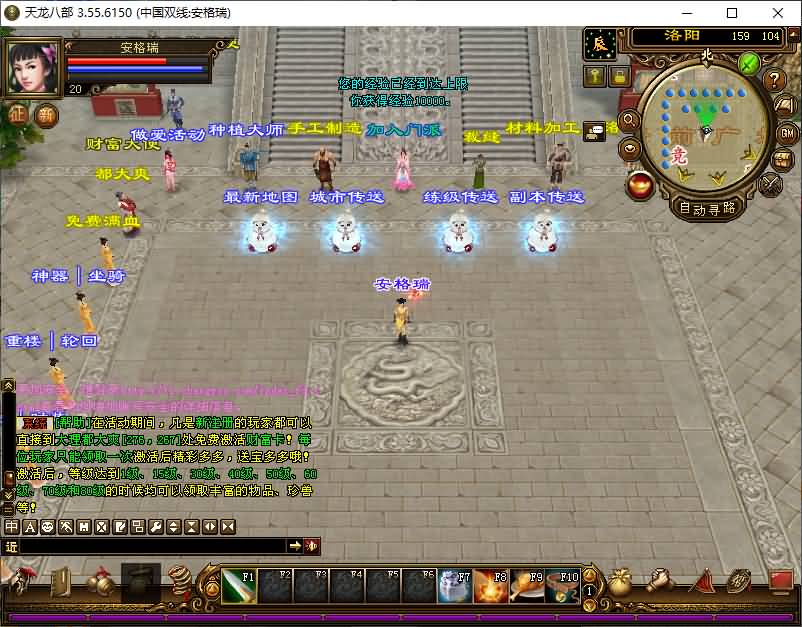Contact support via the GM button
802x627 pixels.
(787, 133)
